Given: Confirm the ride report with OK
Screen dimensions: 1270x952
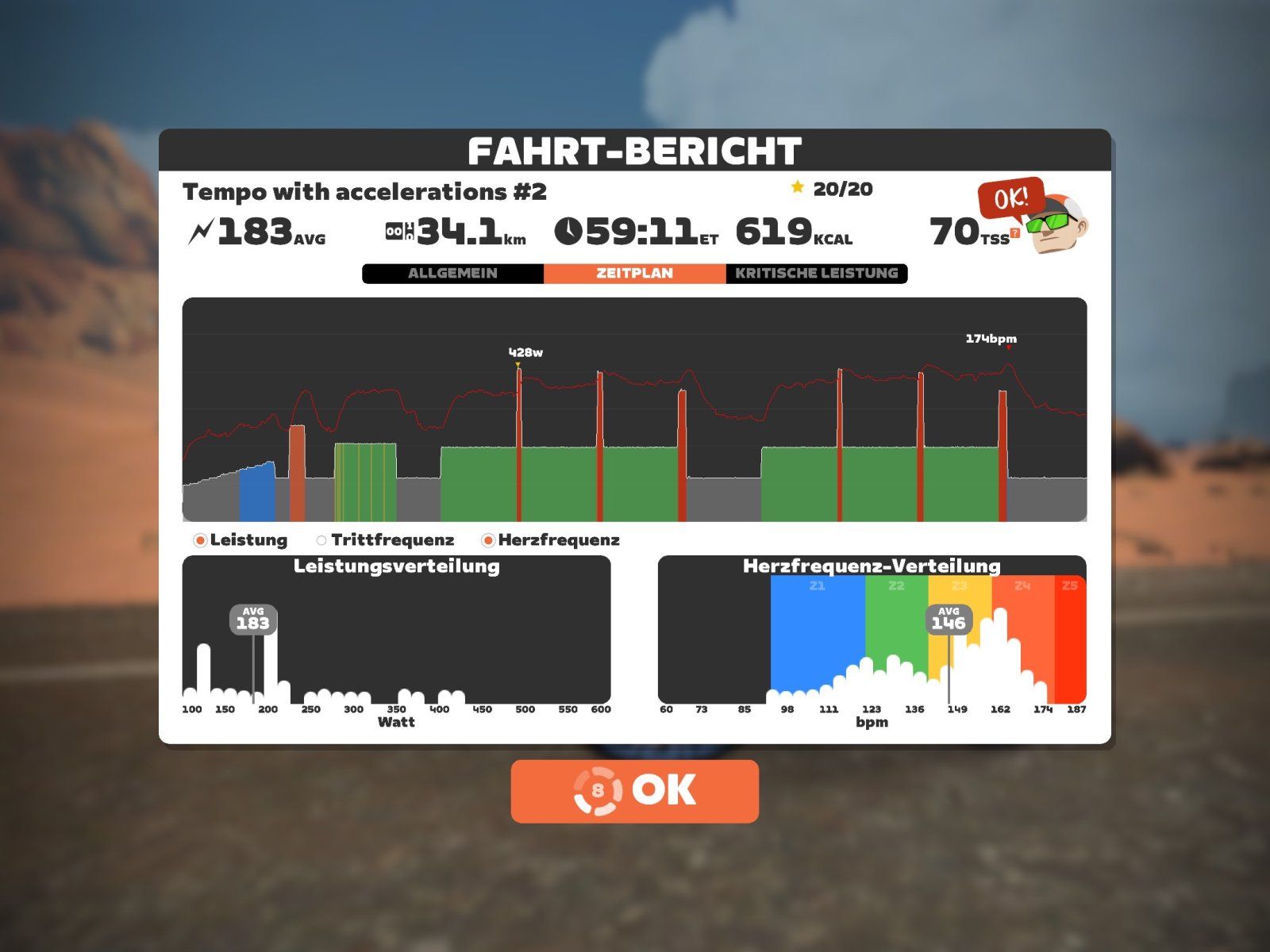Looking at the screenshot, I should [x=634, y=790].
